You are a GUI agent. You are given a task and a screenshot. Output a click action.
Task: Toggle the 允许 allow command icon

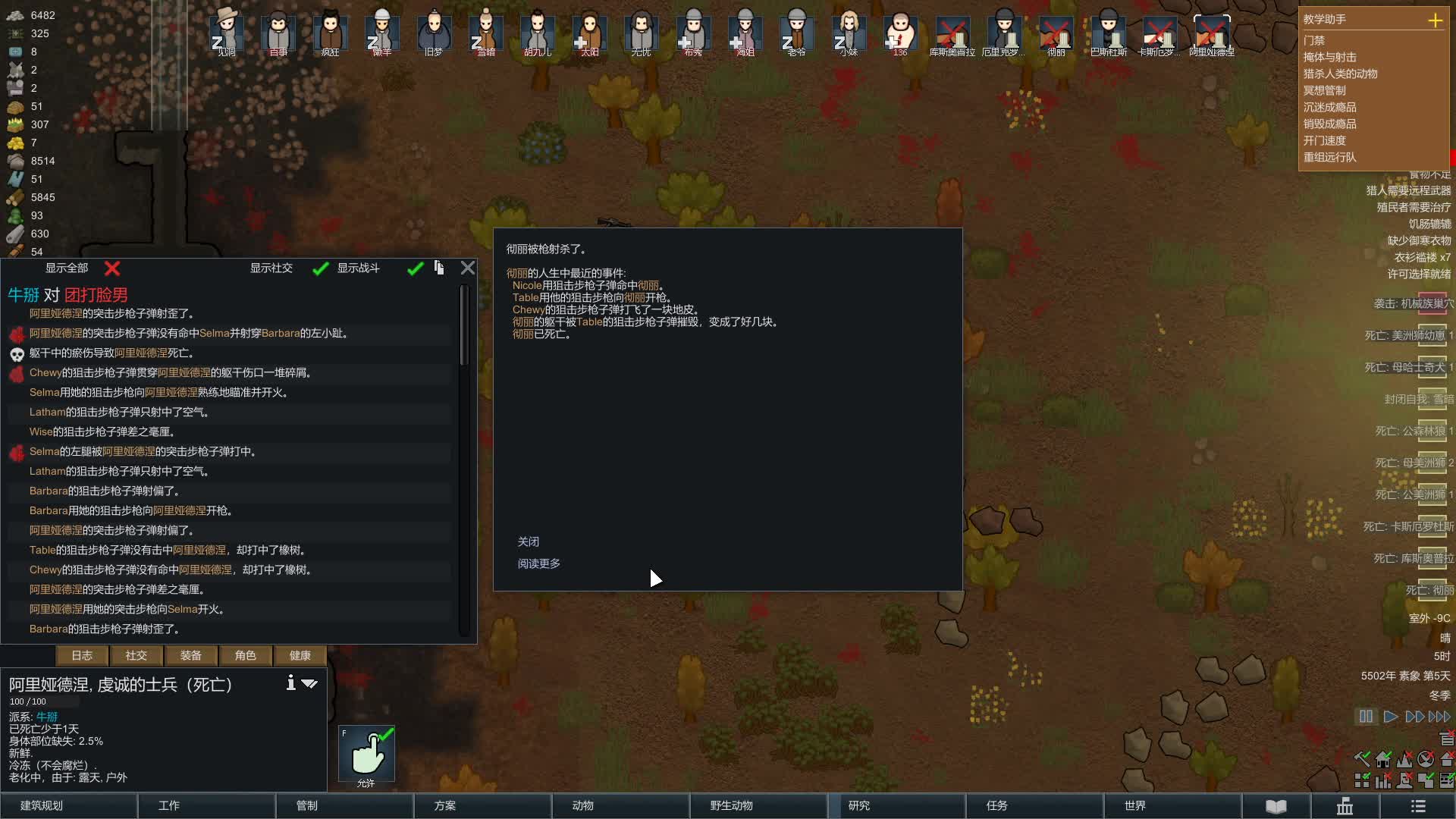[x=366, y=754]
